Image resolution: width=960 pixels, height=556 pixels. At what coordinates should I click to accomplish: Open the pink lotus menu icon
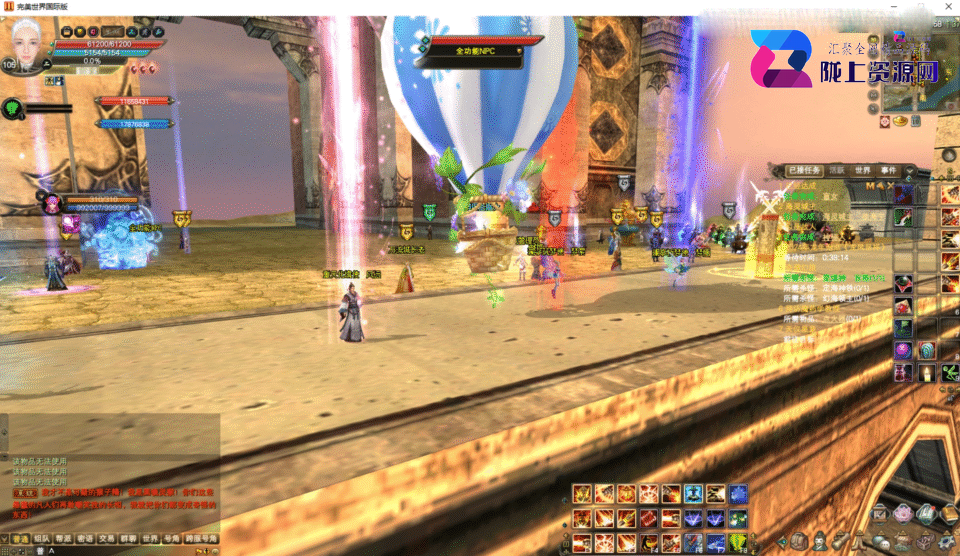click(x=903, y=513)
